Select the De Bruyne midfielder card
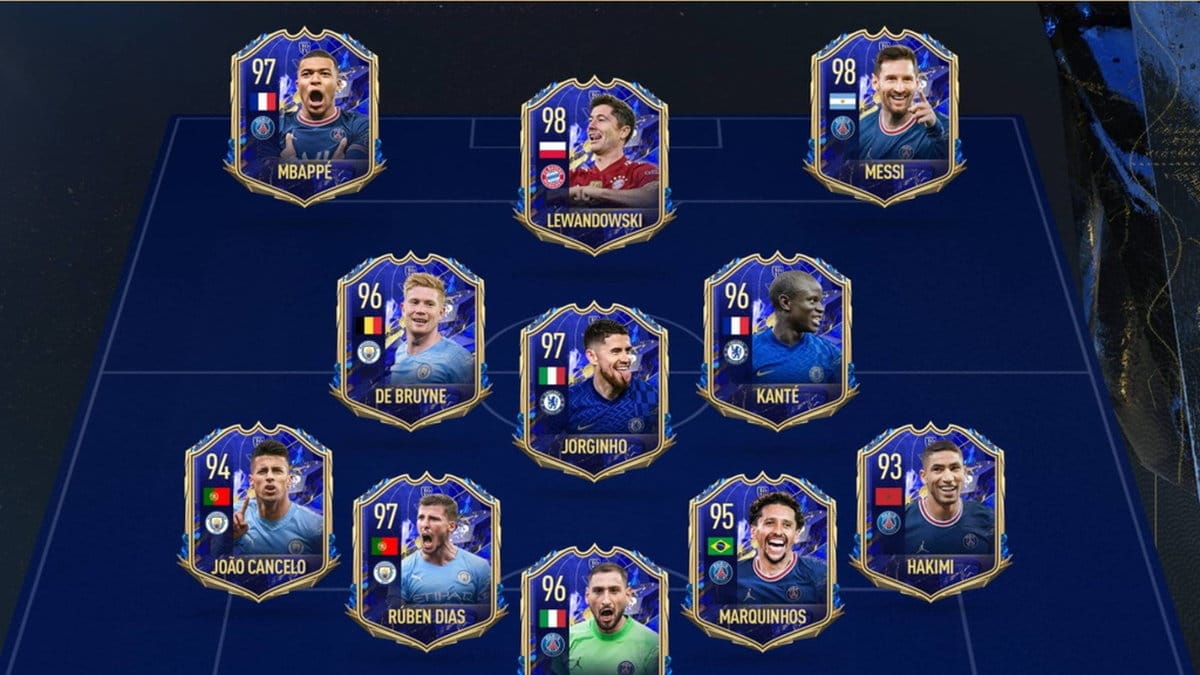1200x675 pixels. pyautogui.click(x=411, y=340)
